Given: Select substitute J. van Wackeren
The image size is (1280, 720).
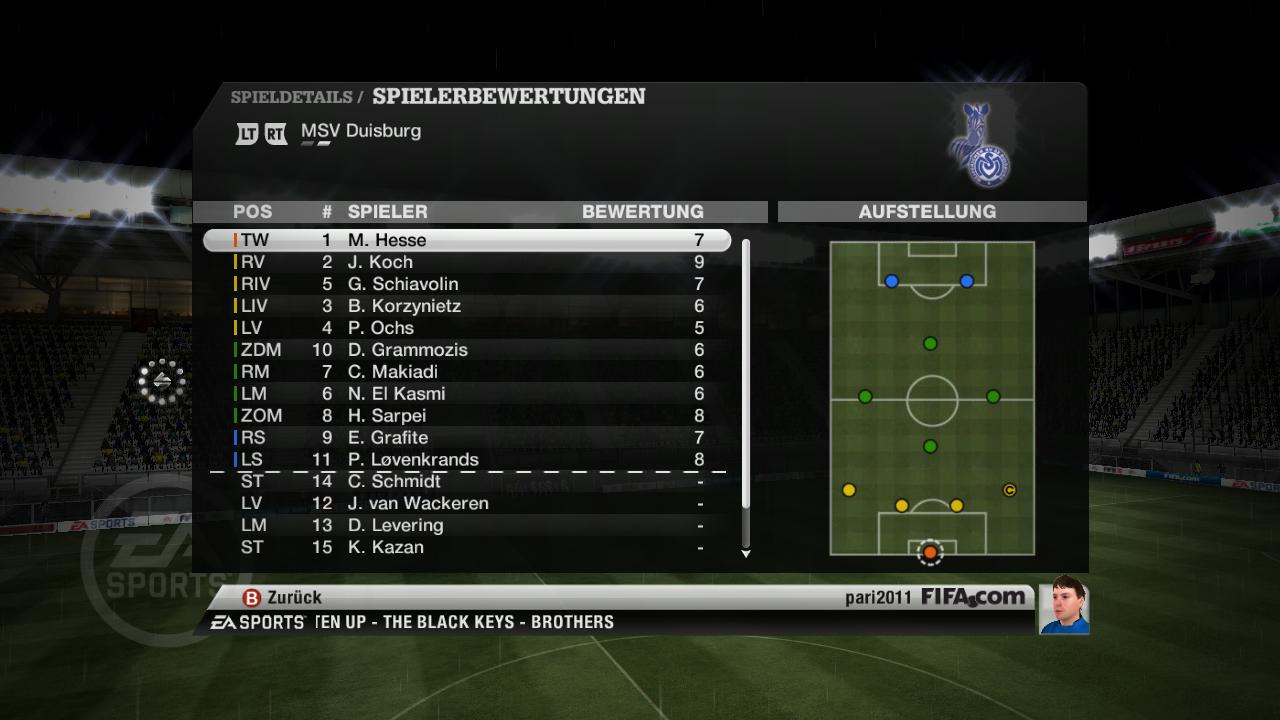Looking at the screenshot, I should point(466,503).
